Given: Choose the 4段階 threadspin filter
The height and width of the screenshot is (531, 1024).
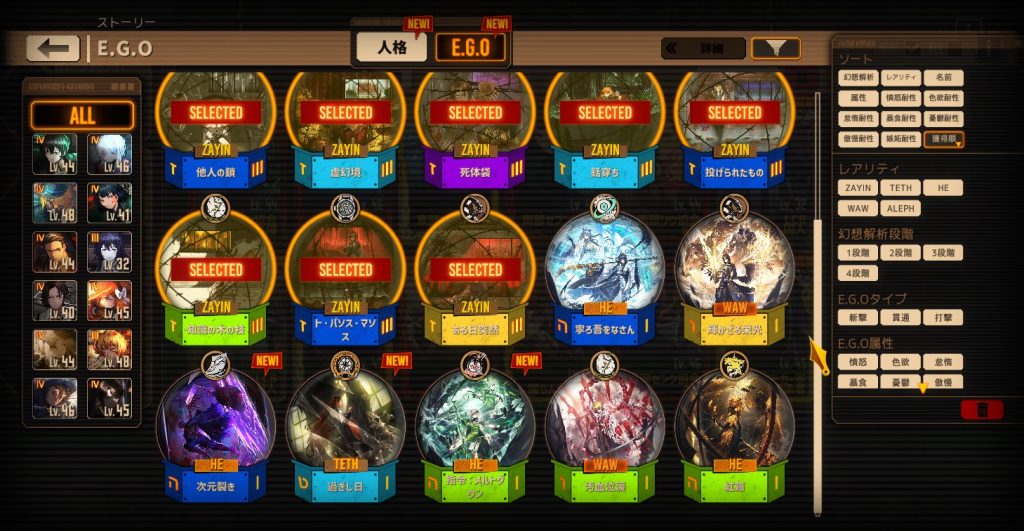Looking at the screenshot, I should 858,272.
